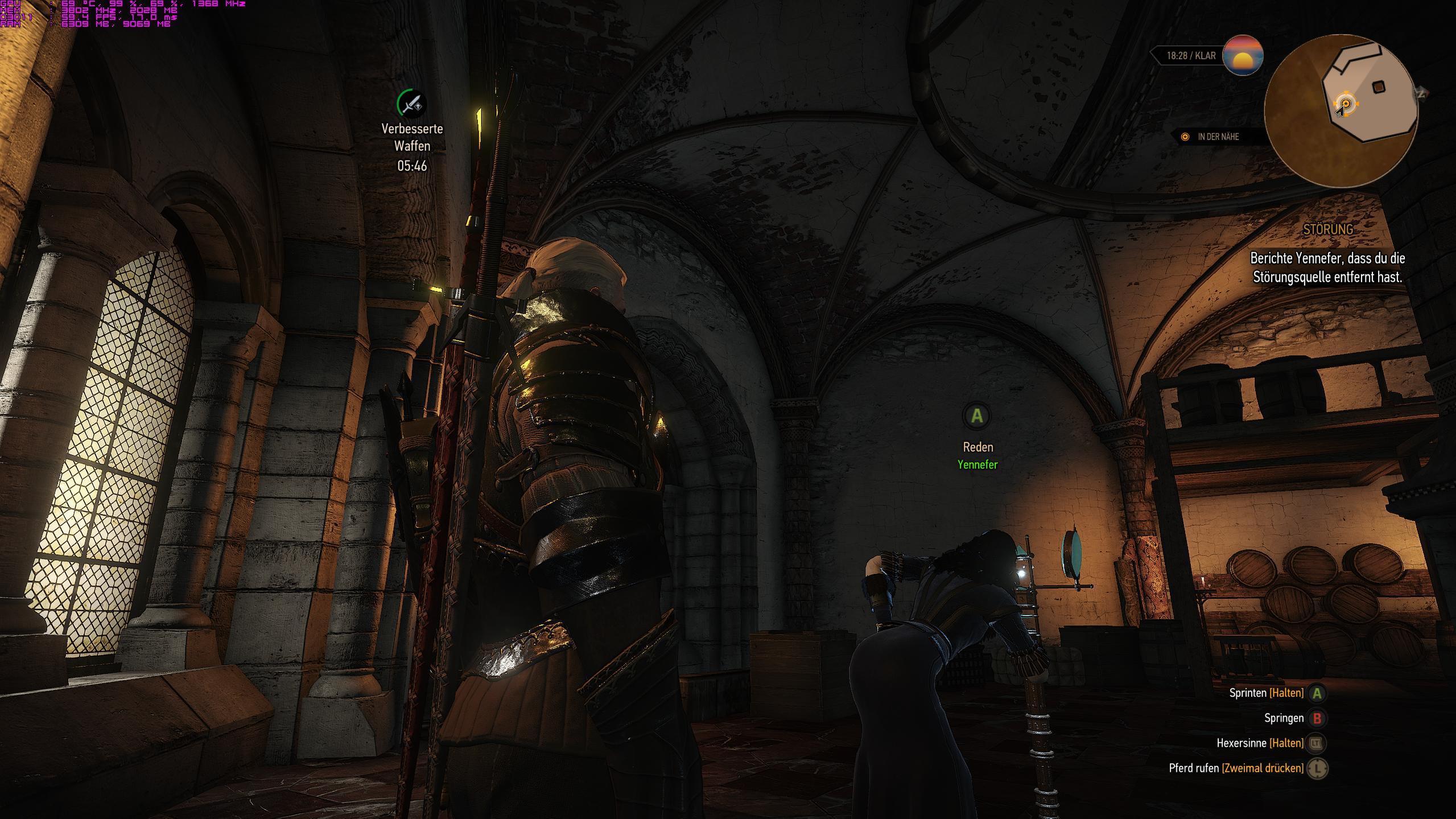Click the orange quest marker on minimap

tap(1346, 104)
